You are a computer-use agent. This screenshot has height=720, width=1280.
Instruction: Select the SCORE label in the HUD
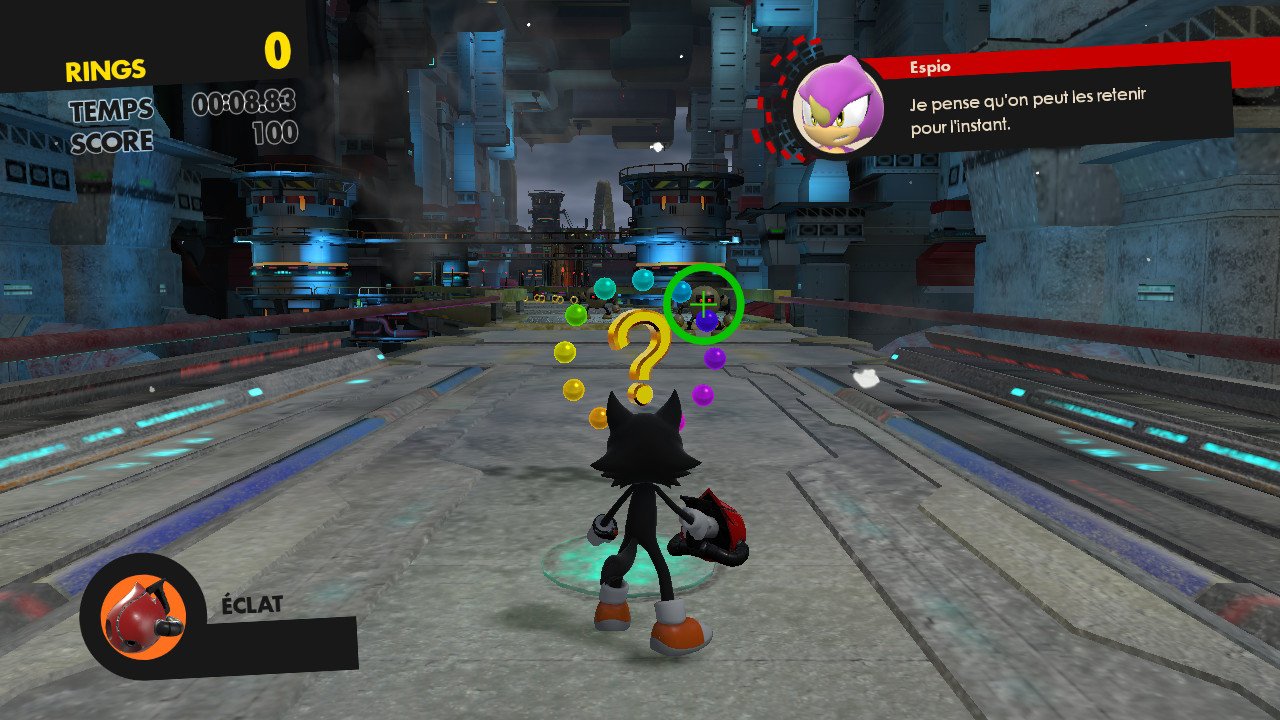pos(112,141)
